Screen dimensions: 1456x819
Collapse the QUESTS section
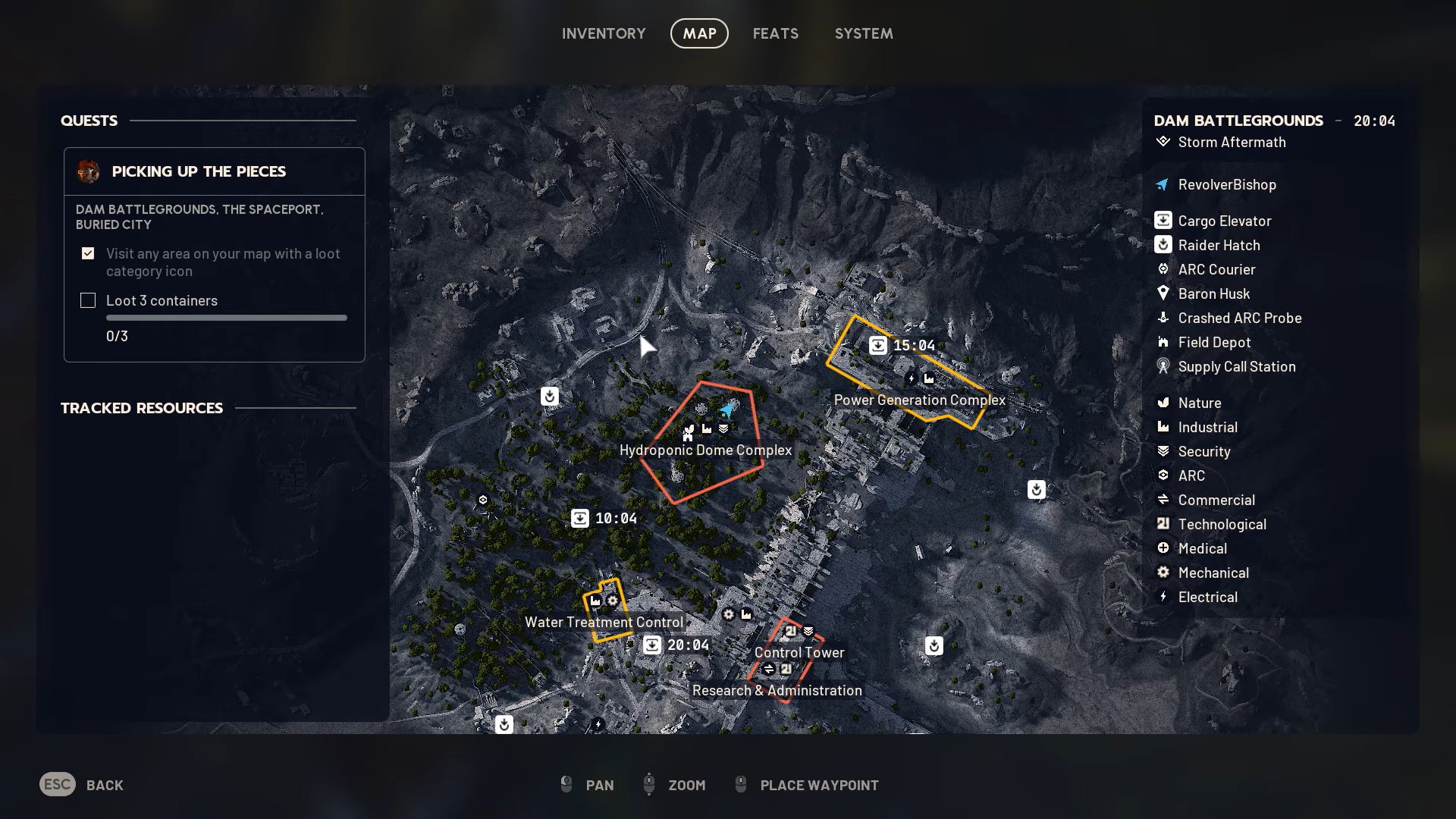pos(89,121)
